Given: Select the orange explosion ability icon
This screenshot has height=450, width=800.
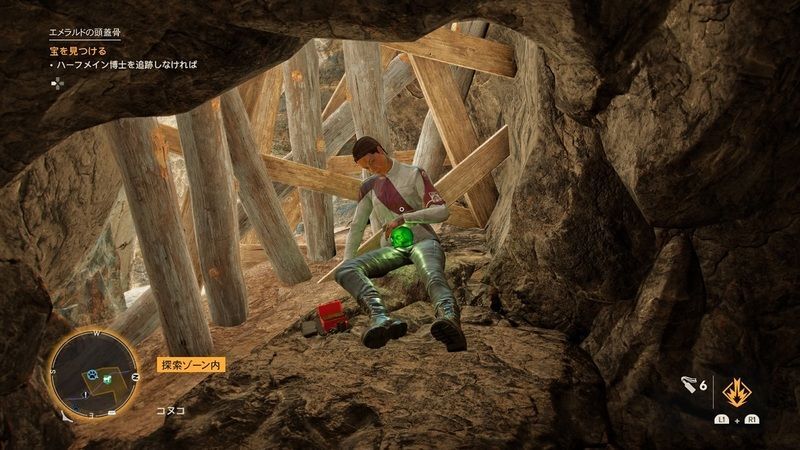Looking at the screenshot, I should [x=738, y=387].
